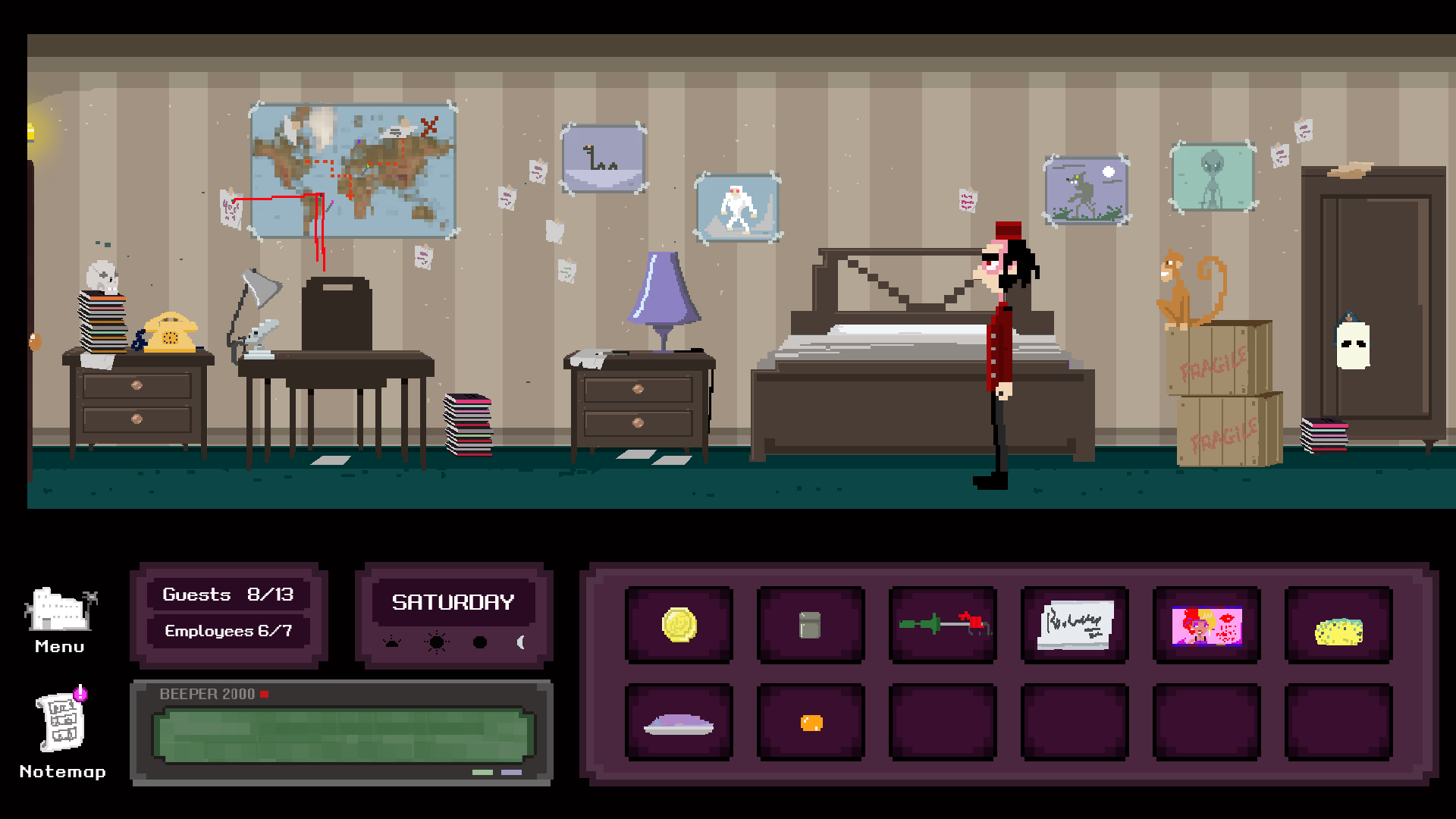The width and height of the screenshot is (1456, 819).
Task: Select the yellow sponge inventory item
Action: 1338,630
